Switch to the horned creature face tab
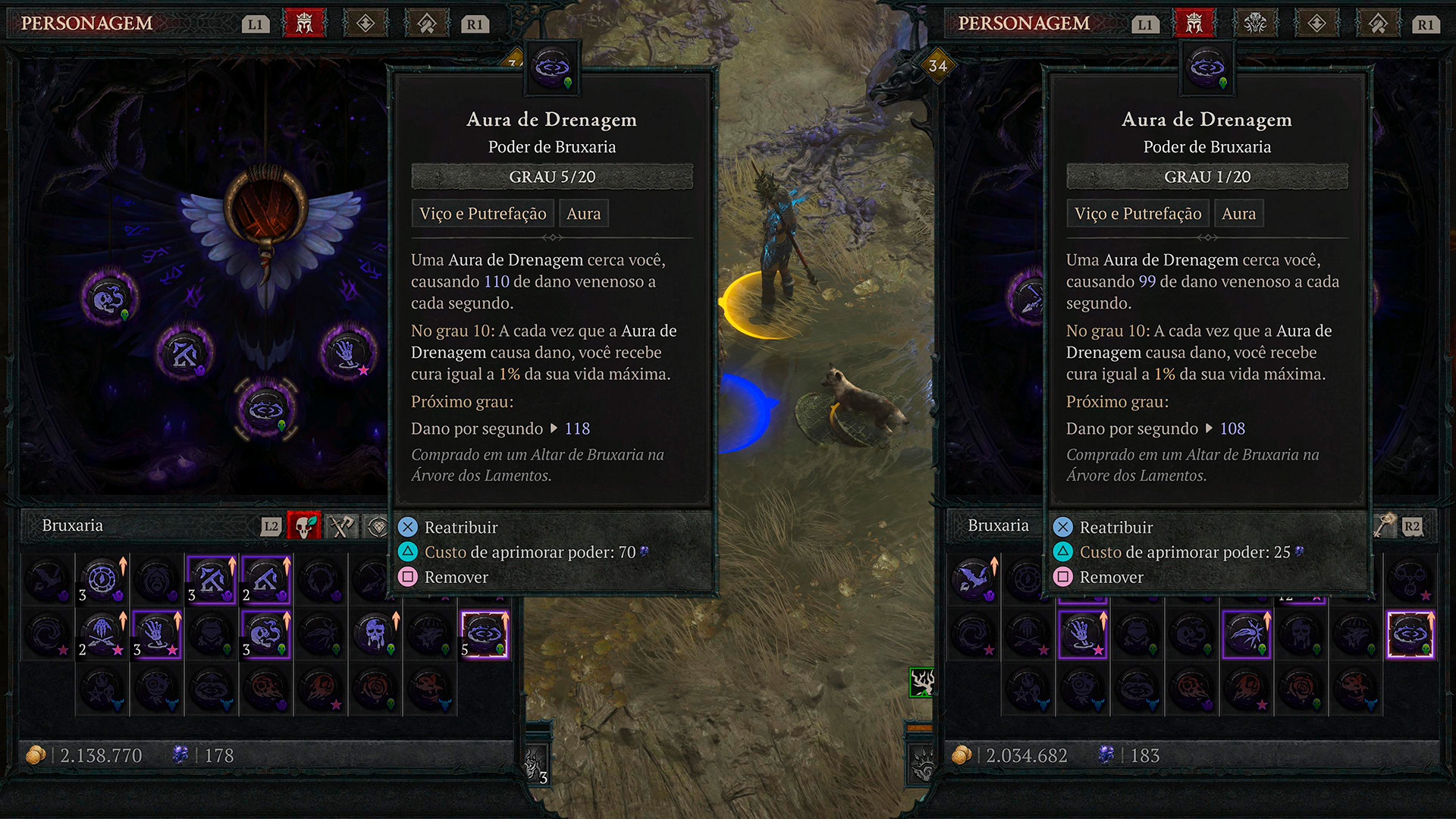Screen dimensions: 1456x819 1255,24
